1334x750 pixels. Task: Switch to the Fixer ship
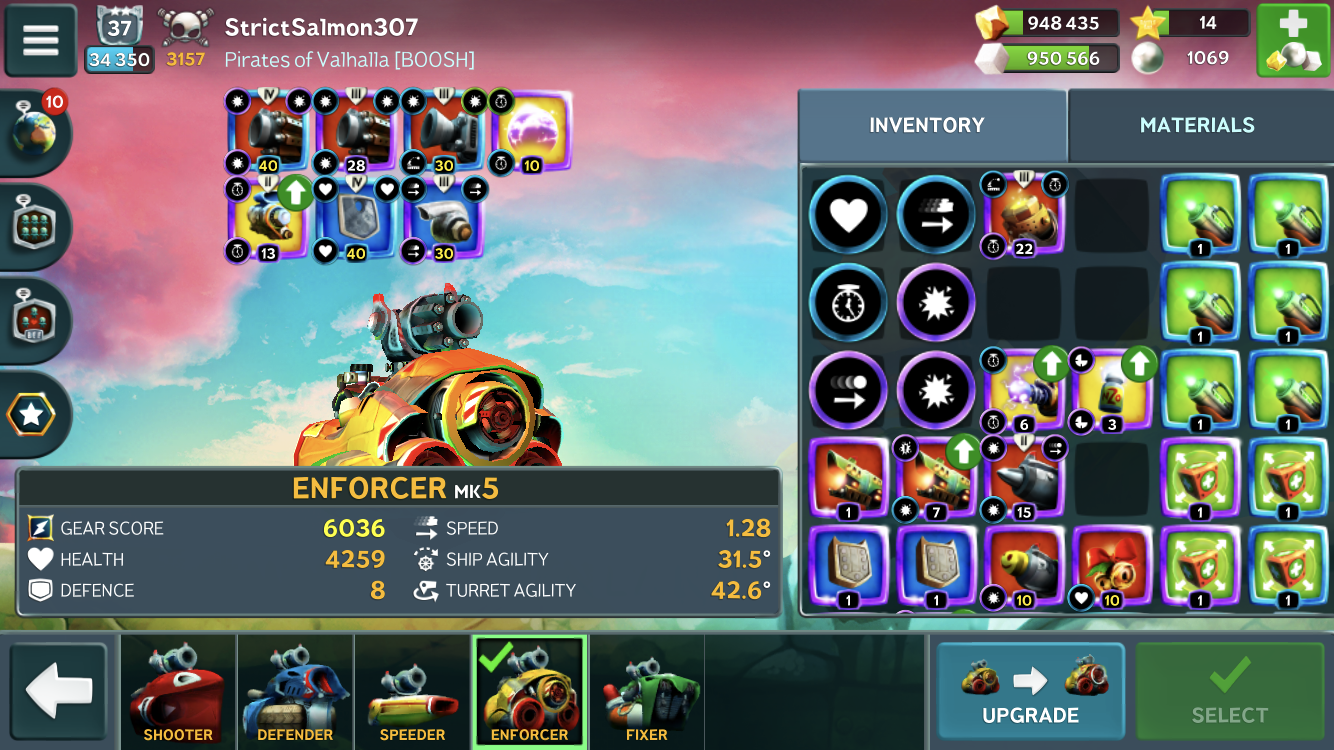[x=646, y=691]
